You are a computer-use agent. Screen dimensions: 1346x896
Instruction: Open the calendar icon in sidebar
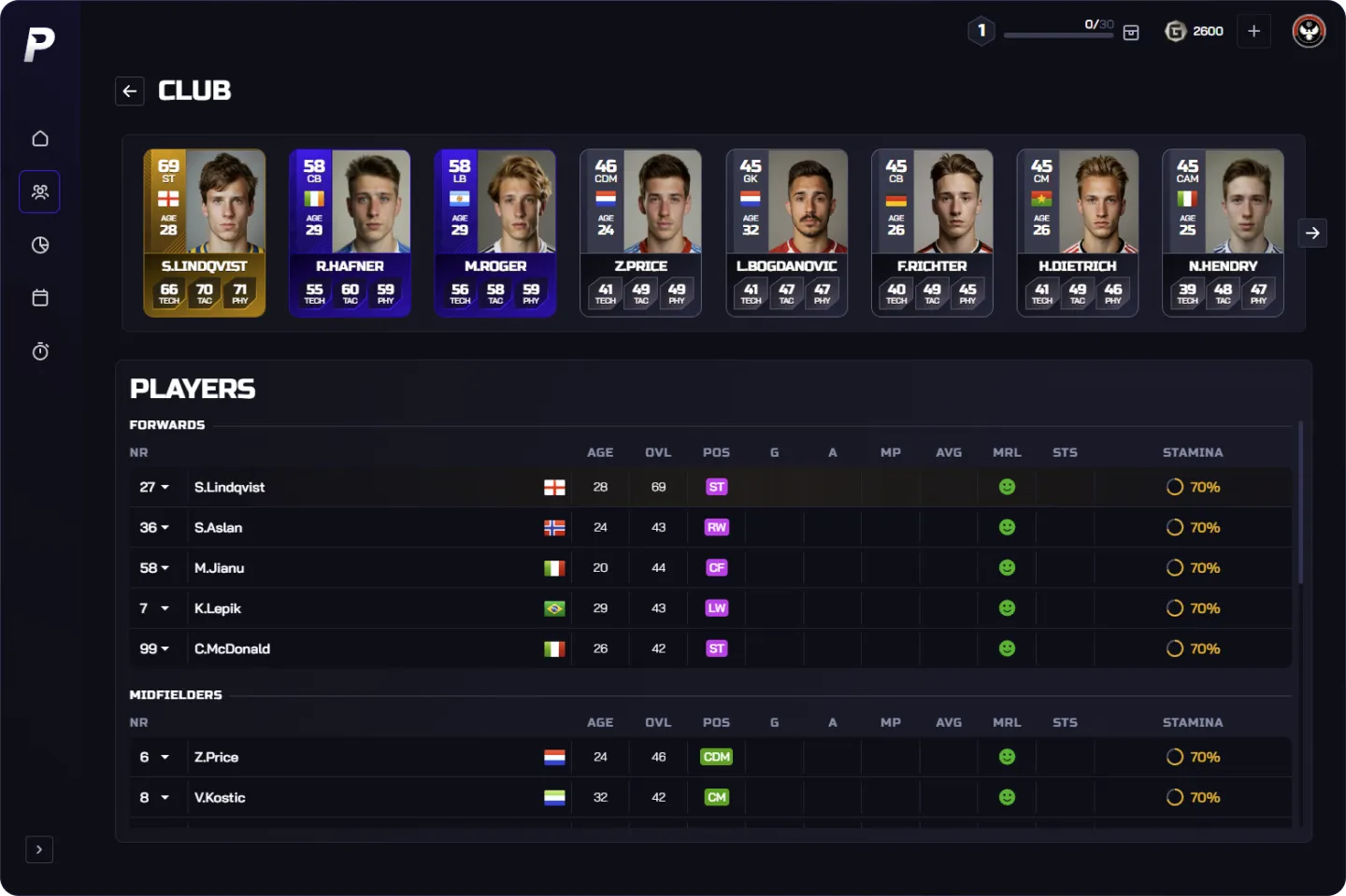(40, 298)
